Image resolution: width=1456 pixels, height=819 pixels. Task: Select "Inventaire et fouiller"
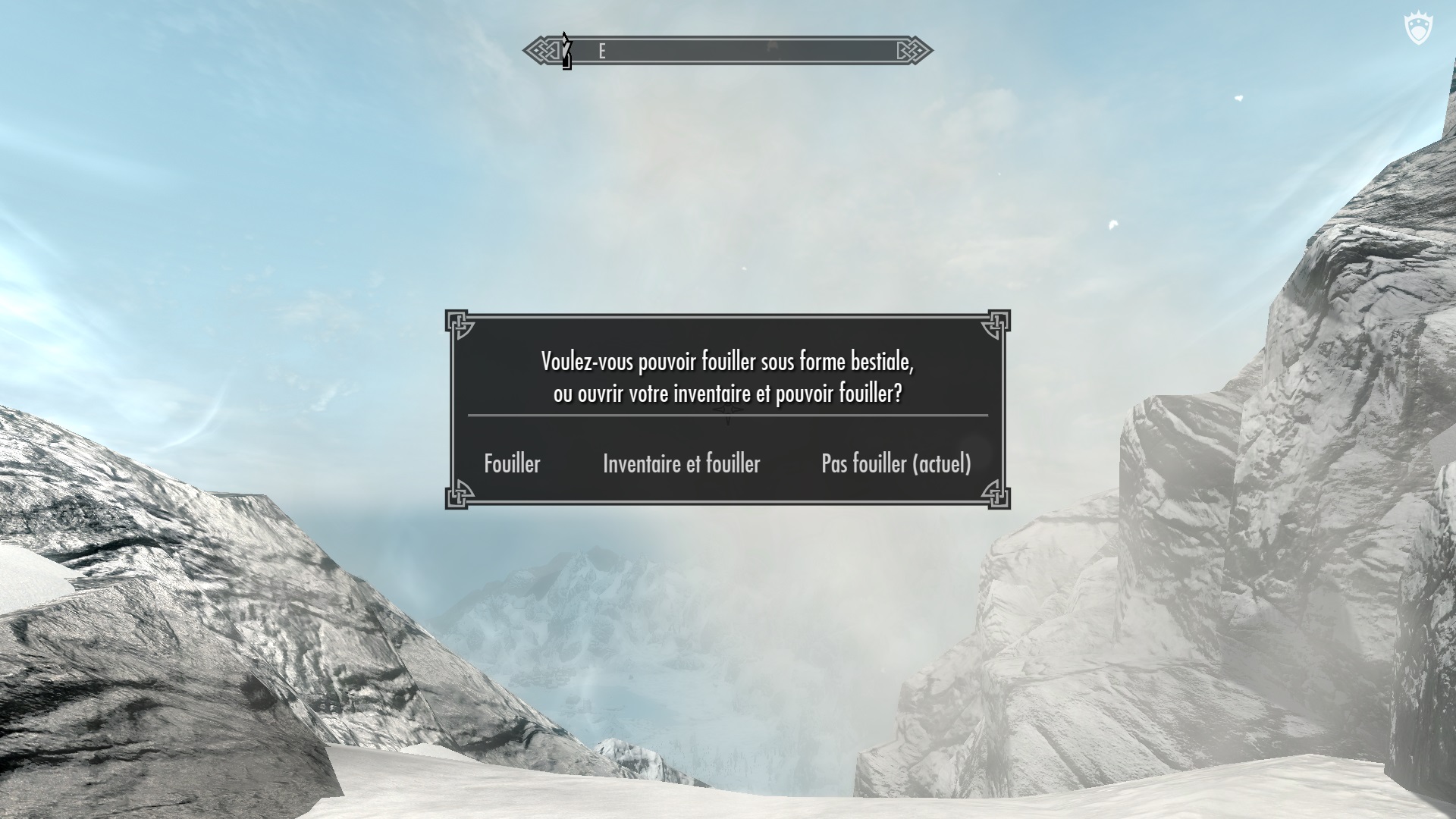681,463
